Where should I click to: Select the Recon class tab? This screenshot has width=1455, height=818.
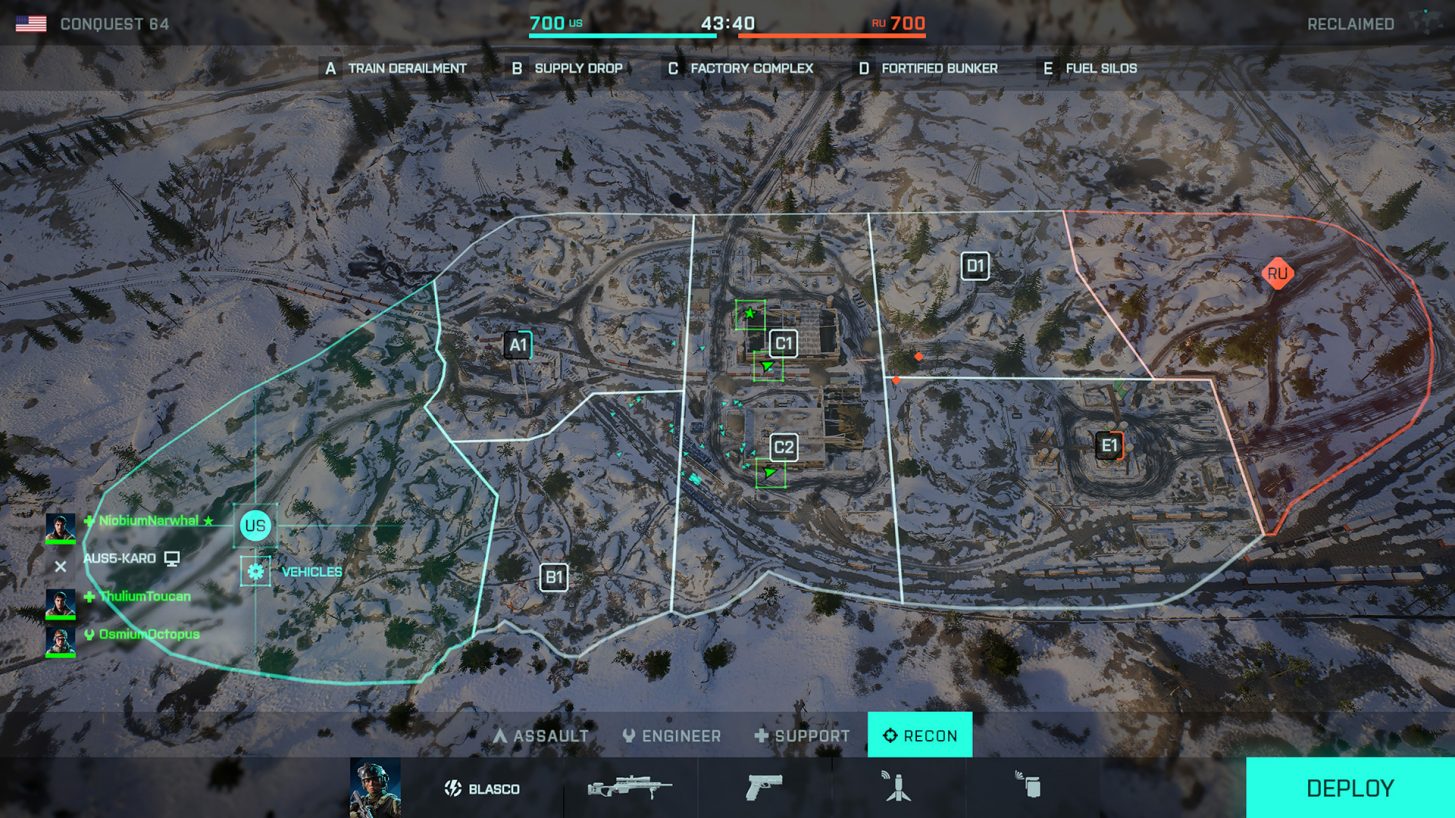pyautogui.click(x=920, y=736)
